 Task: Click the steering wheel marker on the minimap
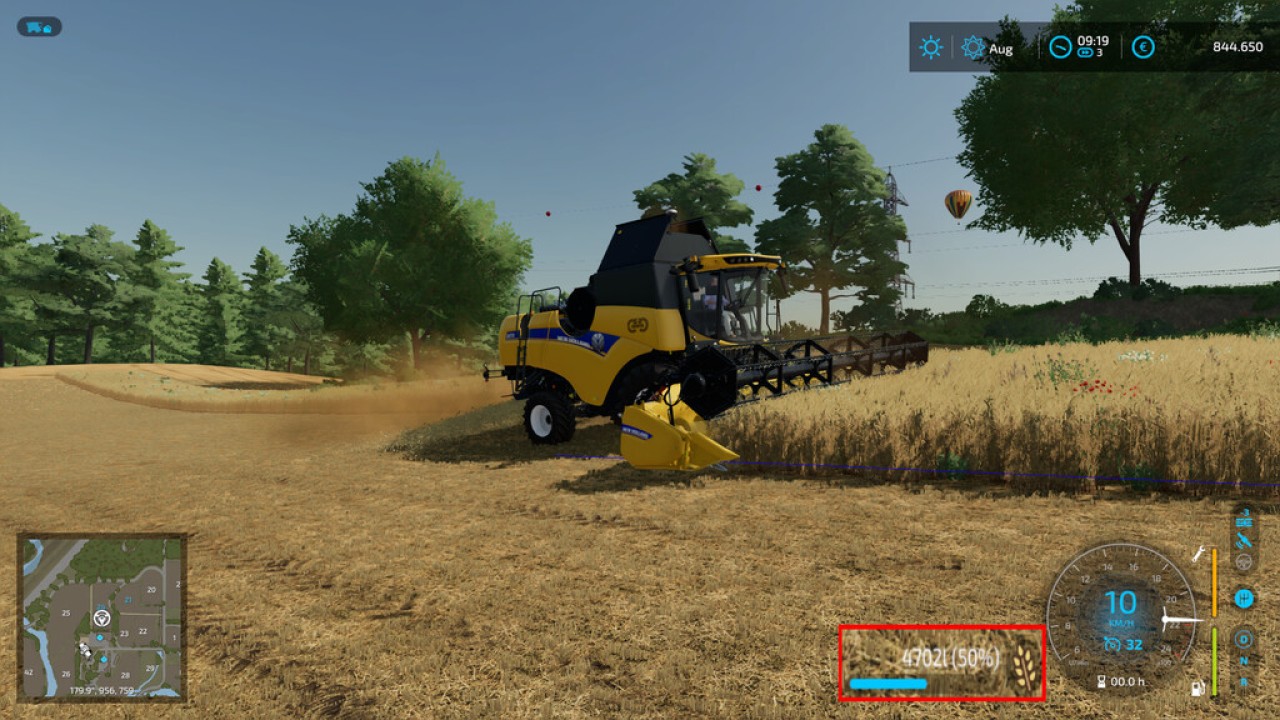(x=100, y=620)
